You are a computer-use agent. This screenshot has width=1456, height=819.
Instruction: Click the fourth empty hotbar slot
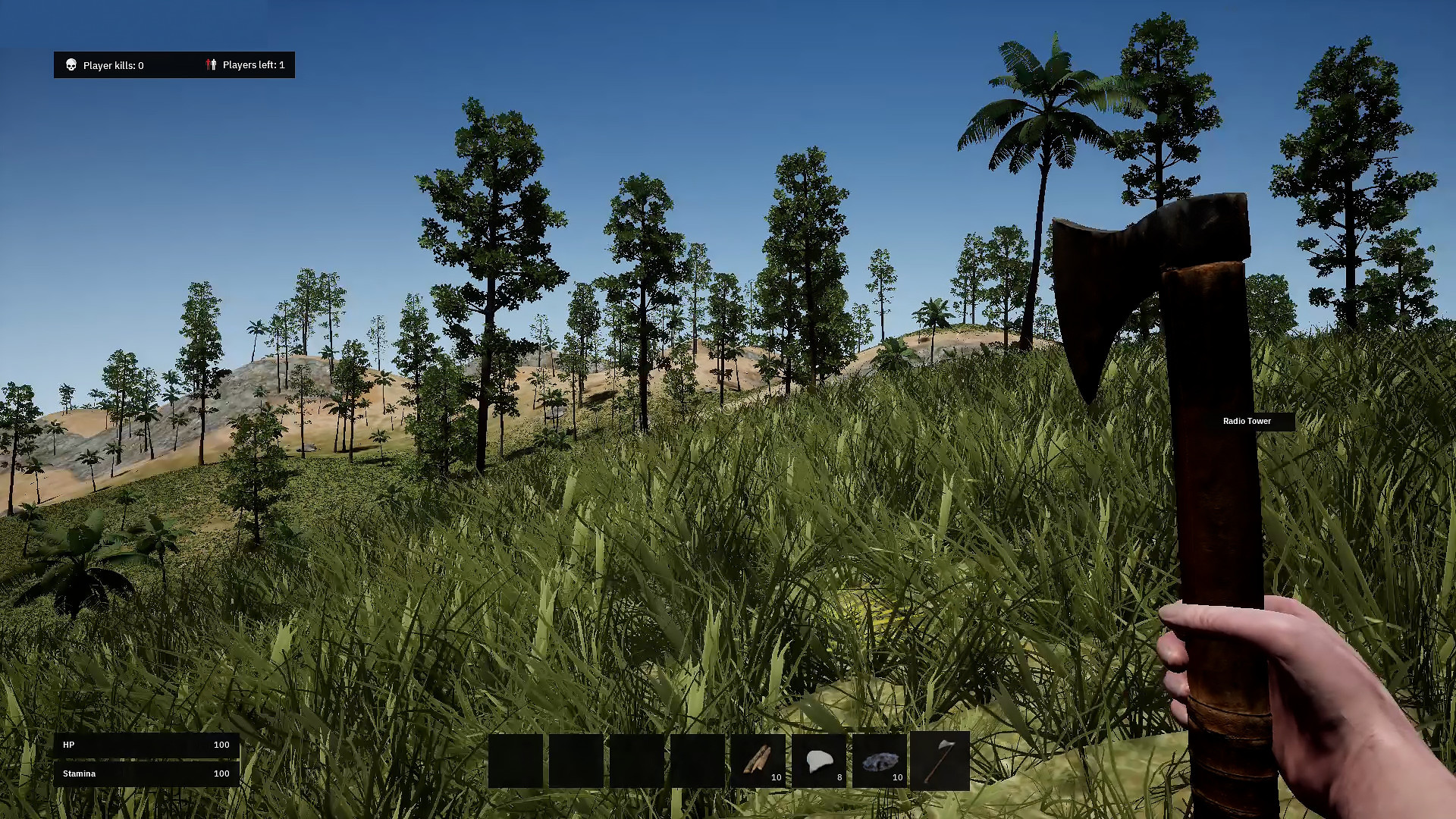696,761
